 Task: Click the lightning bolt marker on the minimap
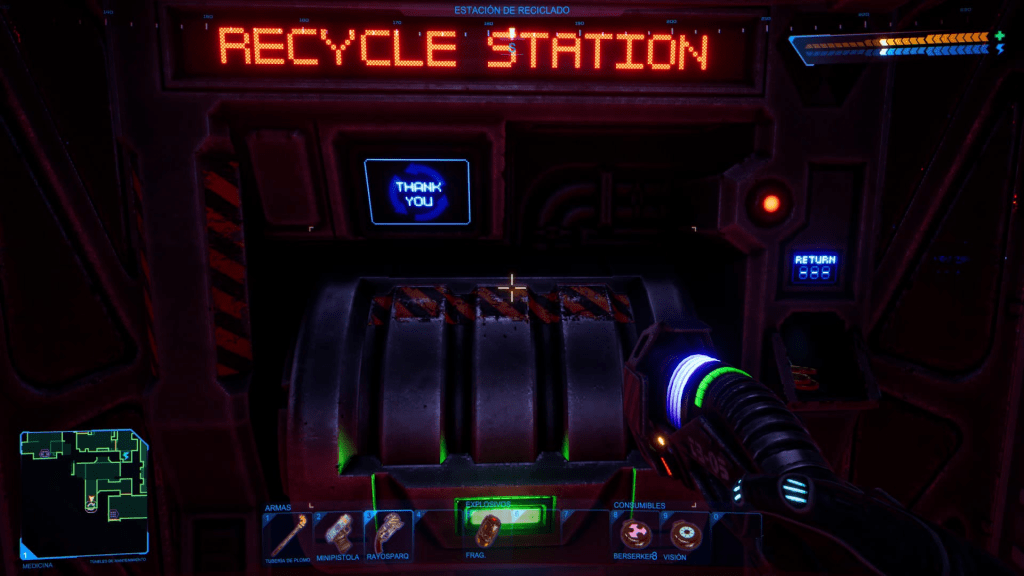tap(126, 457)
